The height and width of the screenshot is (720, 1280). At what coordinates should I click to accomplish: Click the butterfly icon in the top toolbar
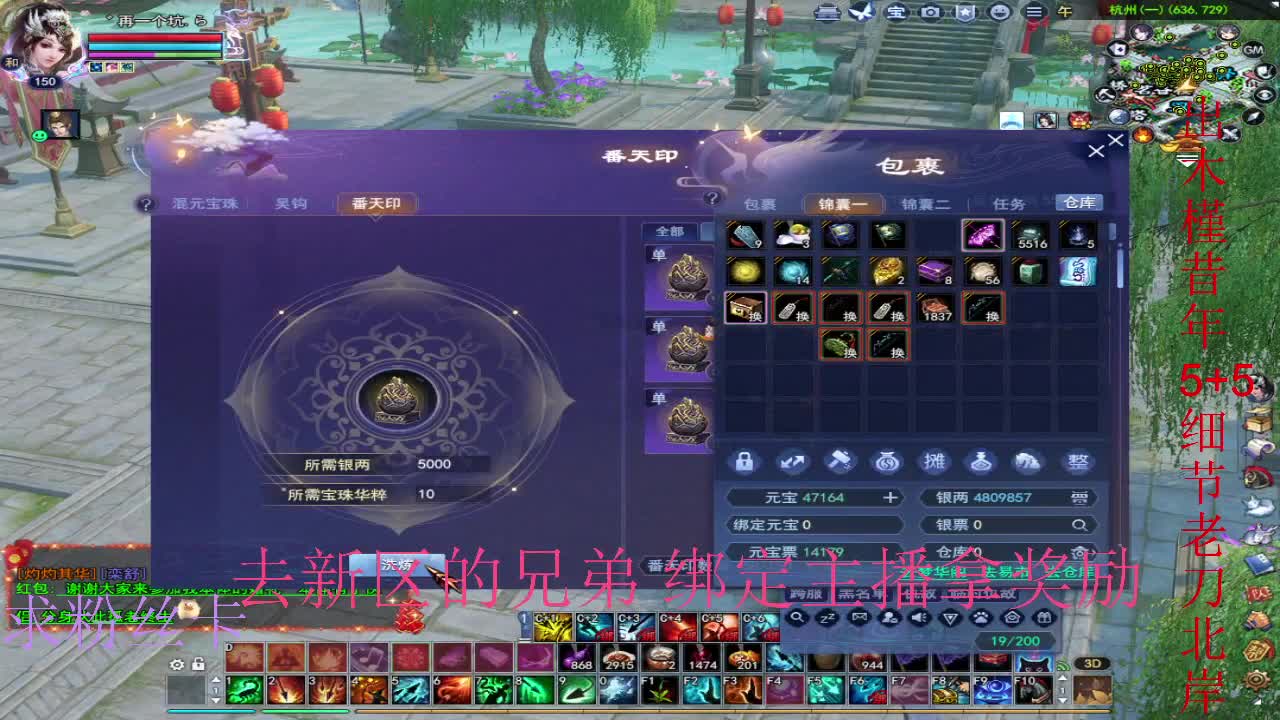click(861, 11)
